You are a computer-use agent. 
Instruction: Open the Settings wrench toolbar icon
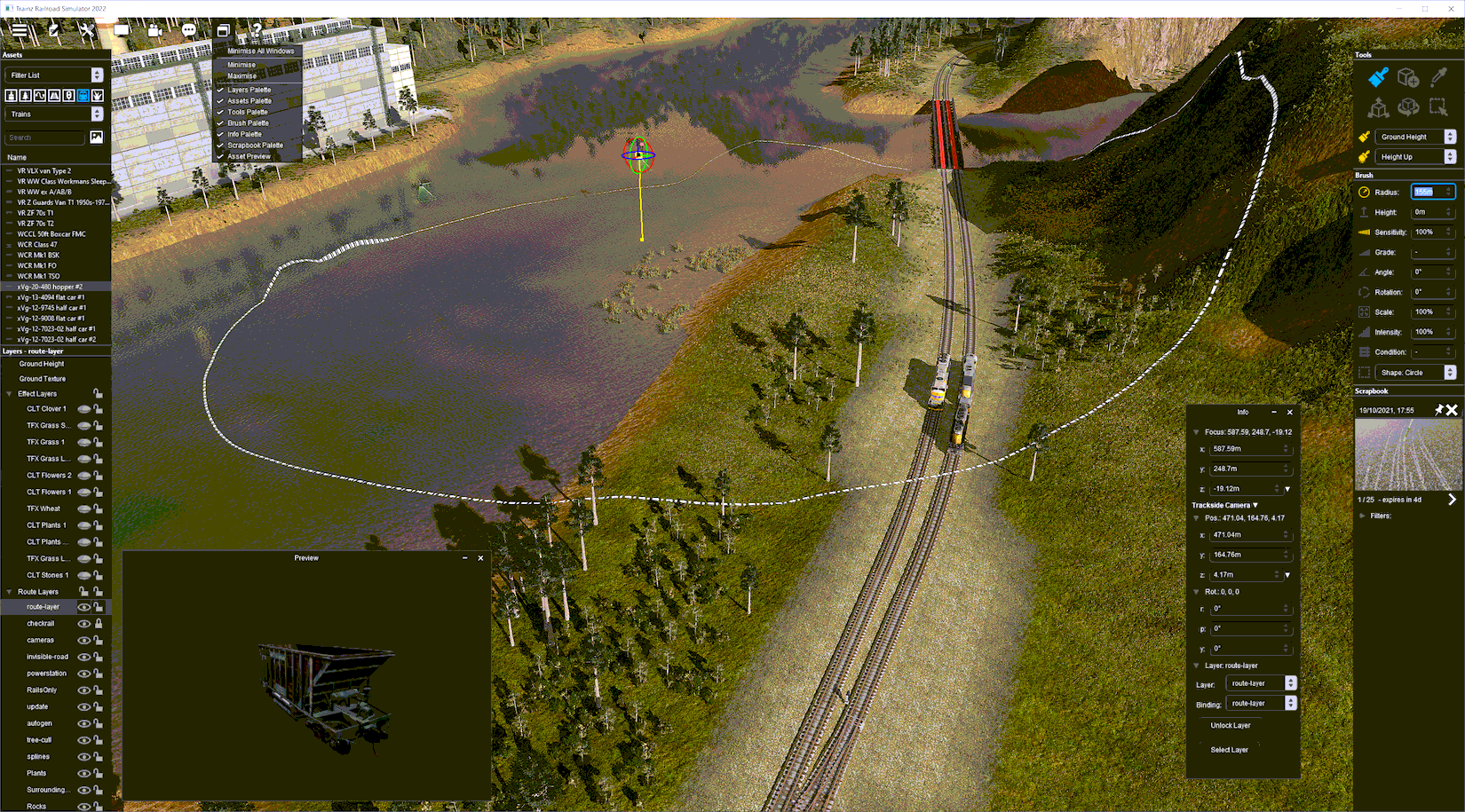pyautogui.click(x=86, y=29)
